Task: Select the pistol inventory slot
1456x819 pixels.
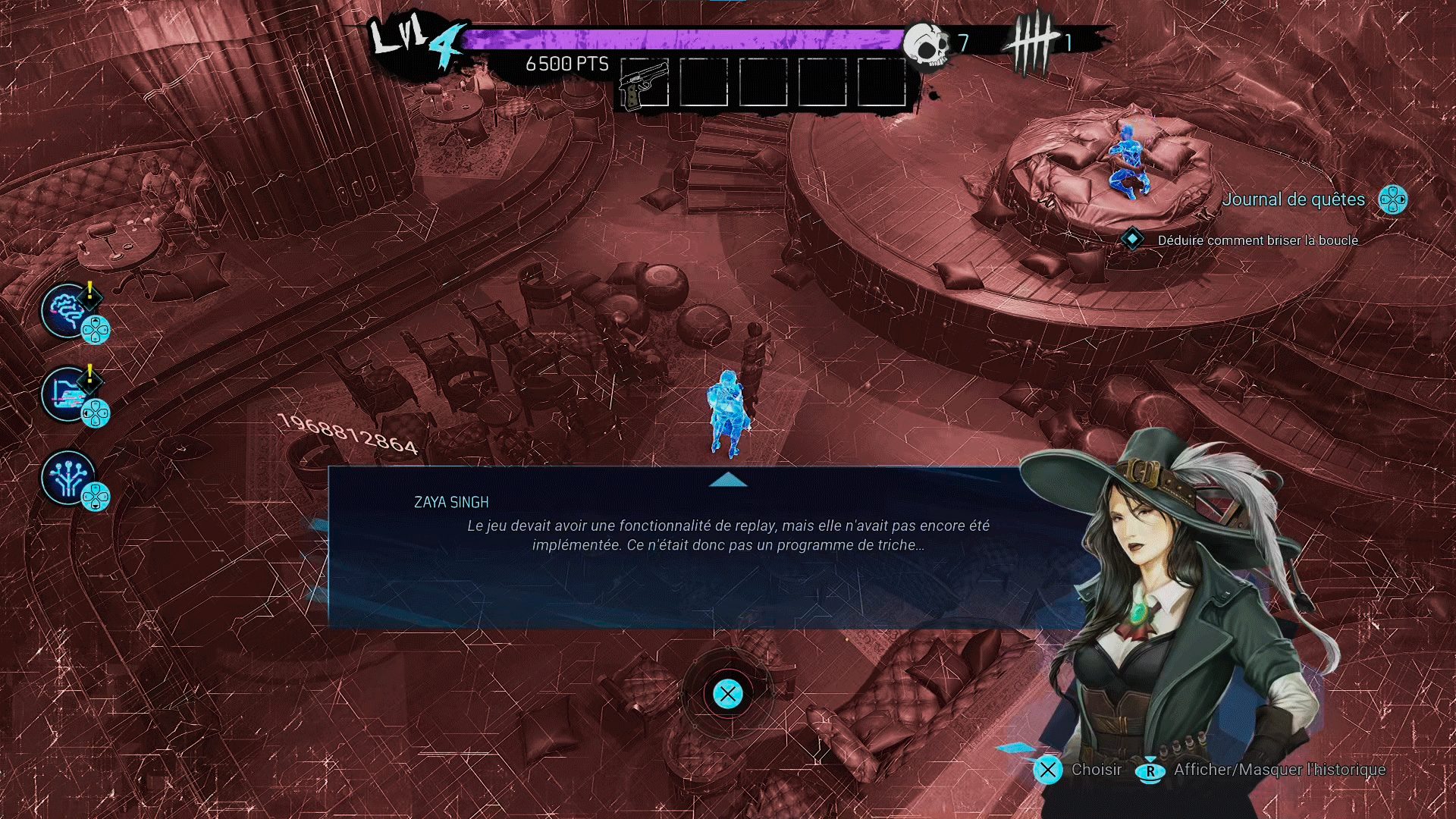Action: pos(644,83)
